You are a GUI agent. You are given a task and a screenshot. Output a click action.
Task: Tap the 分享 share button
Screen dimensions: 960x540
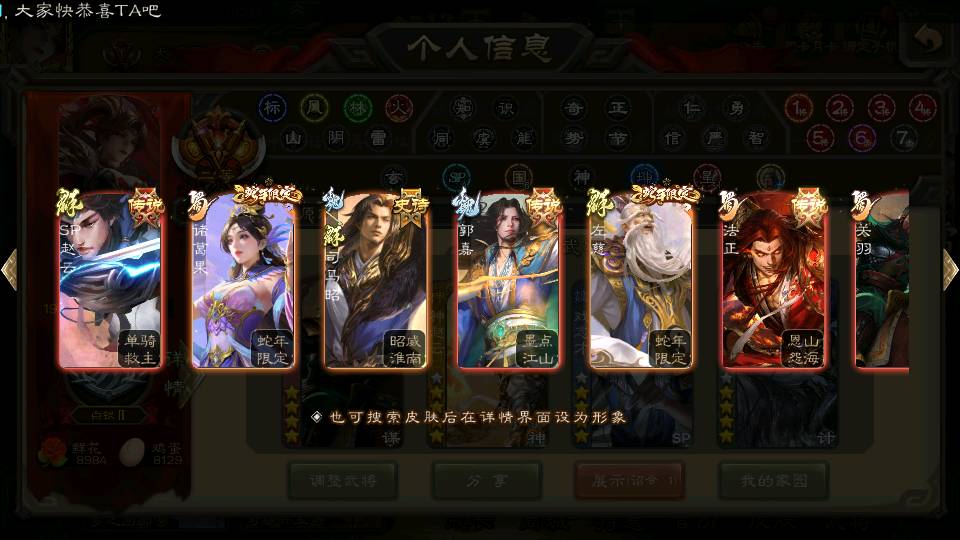pos(486,481)
